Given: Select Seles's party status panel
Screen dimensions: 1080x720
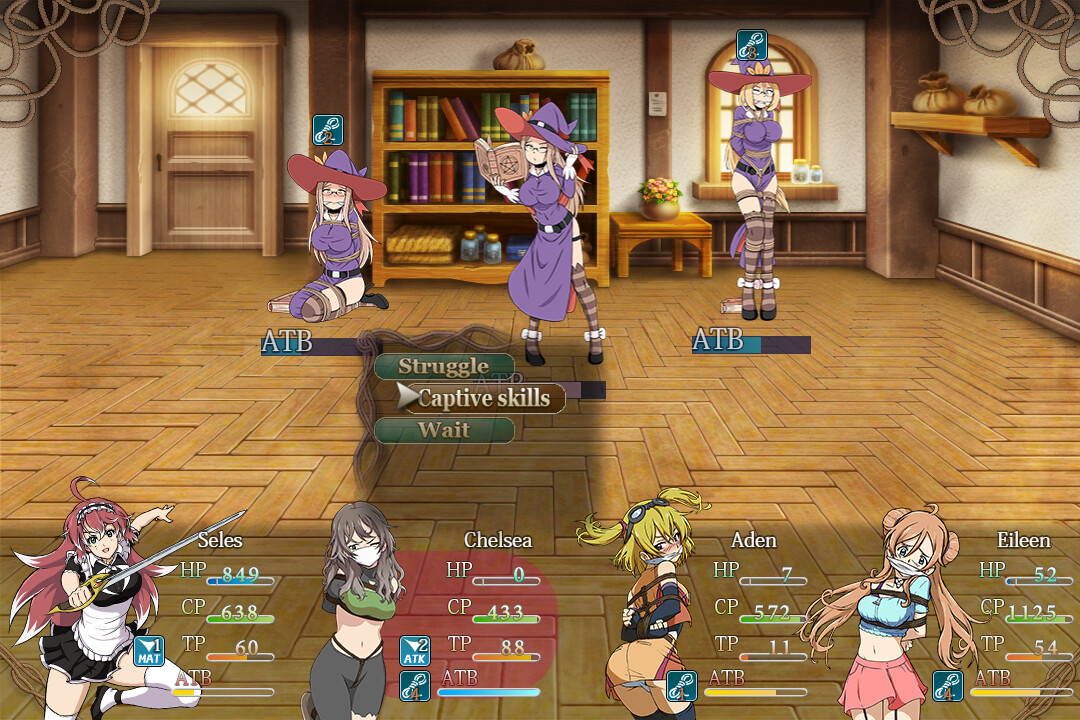Looking at the screenshot, I should tap(140, 610).
